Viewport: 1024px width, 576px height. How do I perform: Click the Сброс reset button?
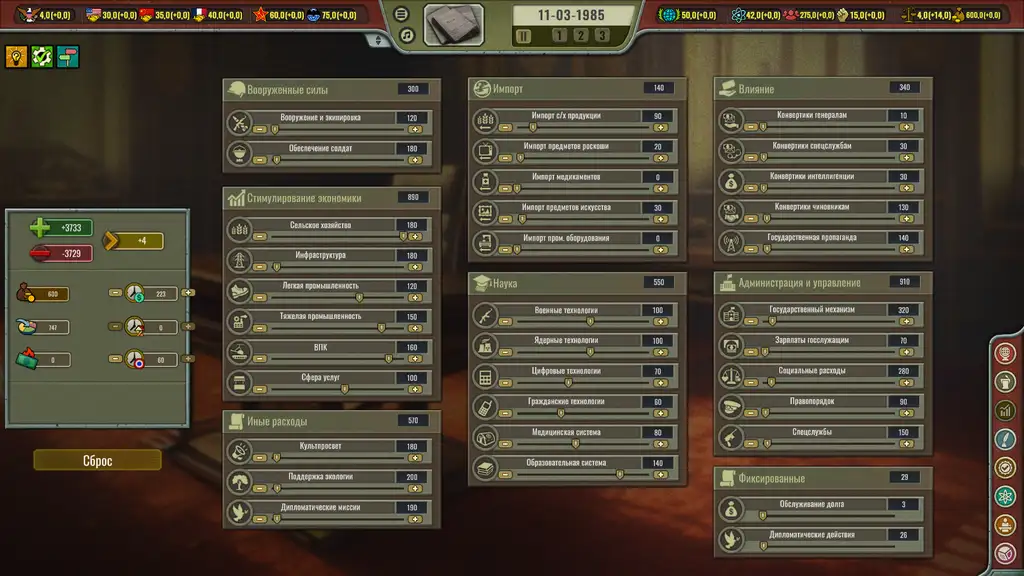click(97, 460)
